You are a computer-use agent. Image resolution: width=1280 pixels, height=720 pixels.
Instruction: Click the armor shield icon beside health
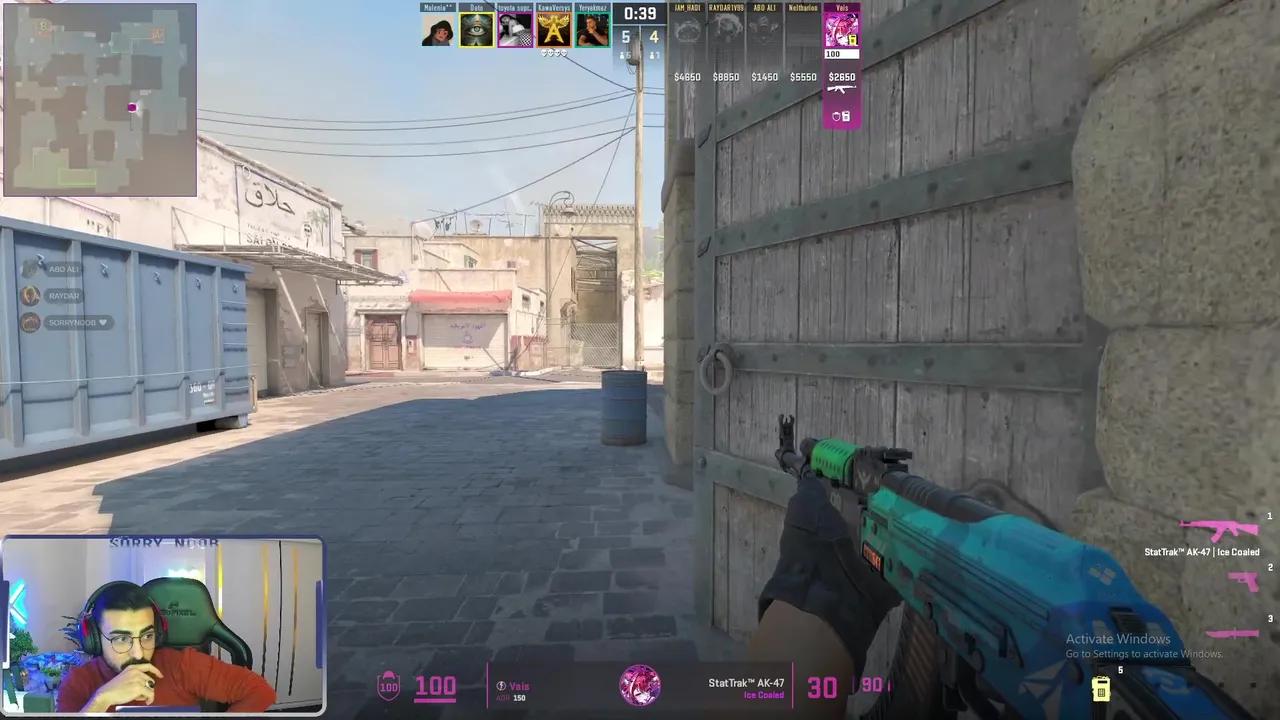[390, 686]
